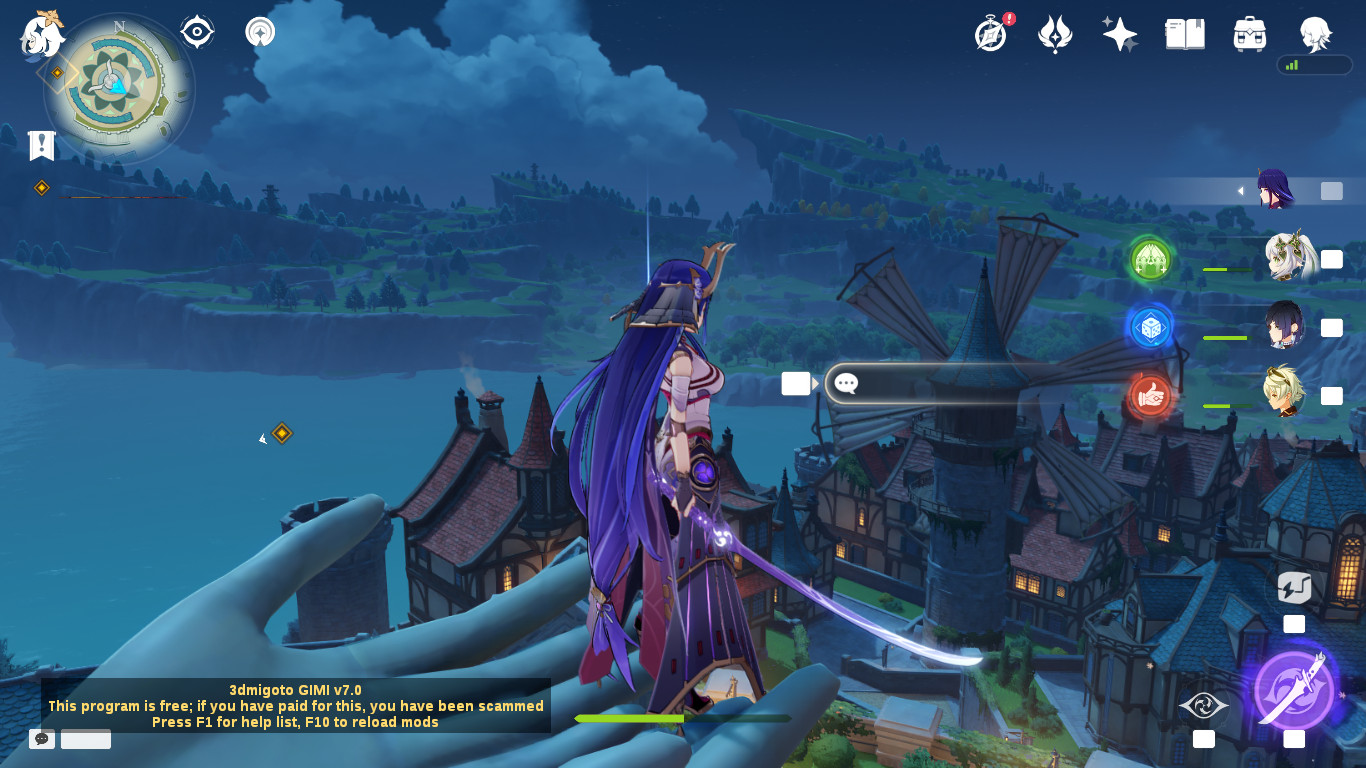Switch to the white-haired party member
The width and height of the screenshot is (1366, 768).
[x=1286, y=258]
